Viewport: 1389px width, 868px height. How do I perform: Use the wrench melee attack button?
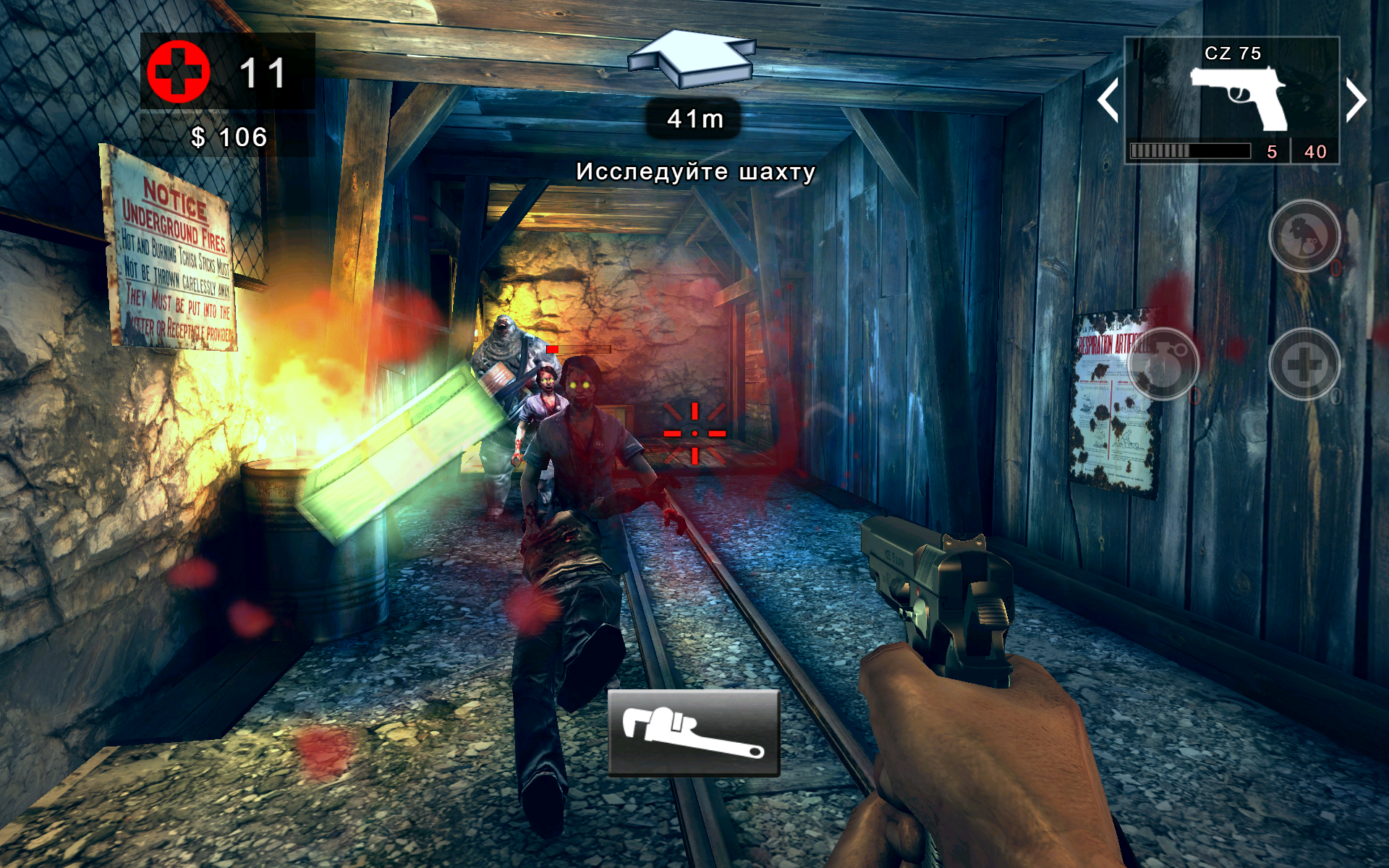[693, 733]
